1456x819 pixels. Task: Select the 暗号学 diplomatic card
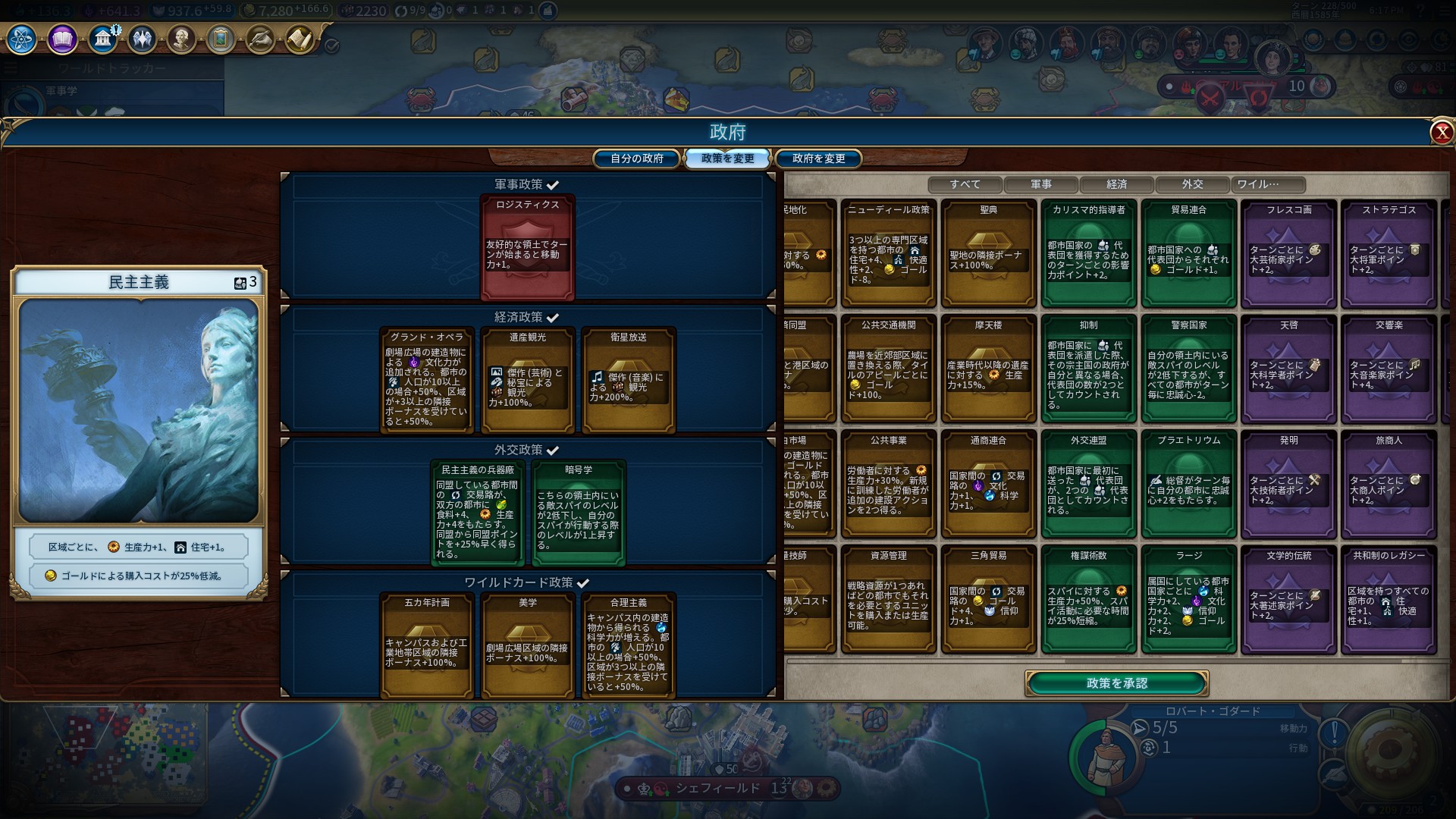coord(578,513)
